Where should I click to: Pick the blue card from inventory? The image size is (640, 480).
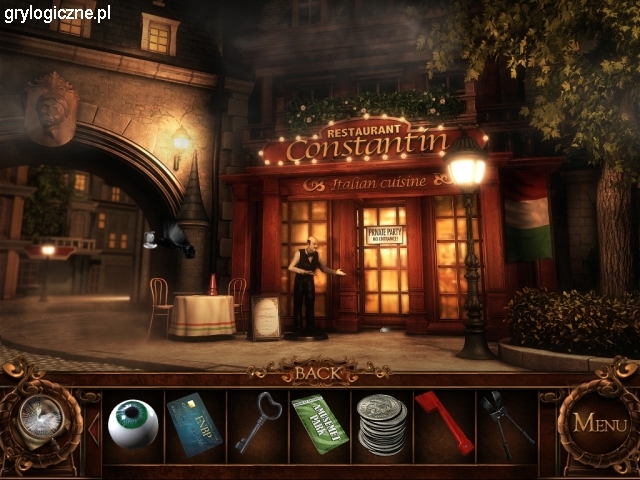pyautogui.click(x=195, y=423)
